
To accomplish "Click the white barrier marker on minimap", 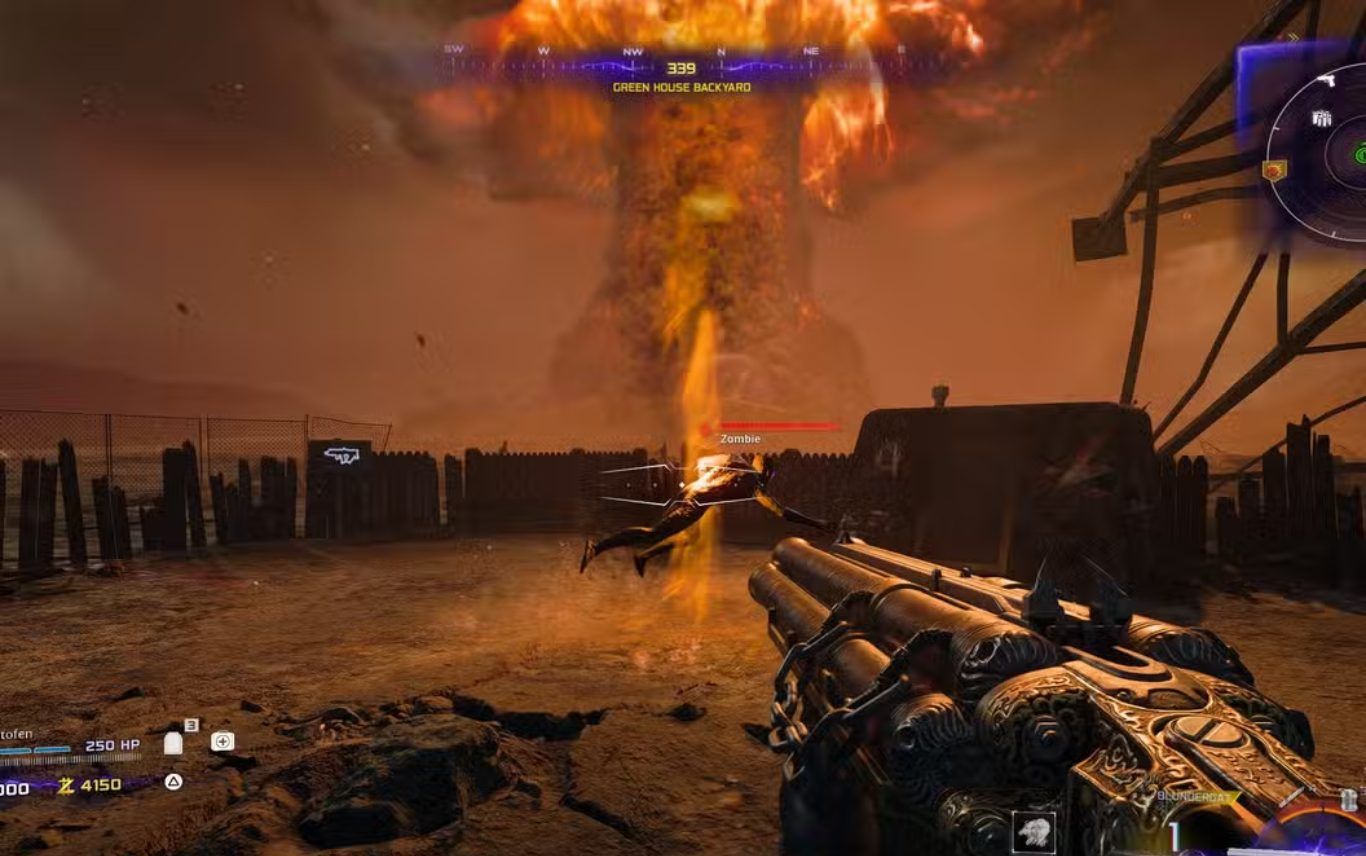I will (1321, 119).
